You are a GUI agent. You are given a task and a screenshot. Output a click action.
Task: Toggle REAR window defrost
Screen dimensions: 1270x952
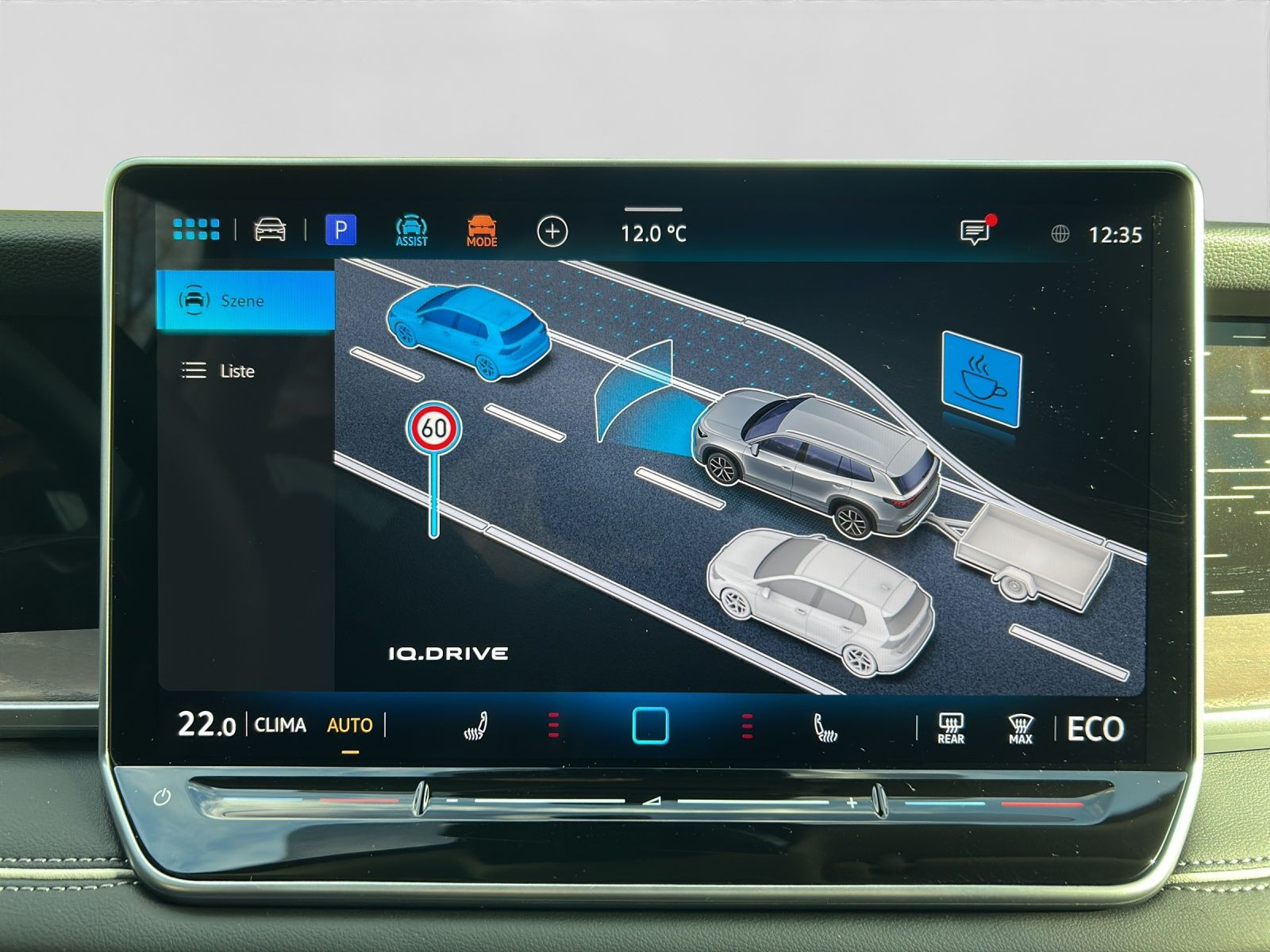[950, 727]
